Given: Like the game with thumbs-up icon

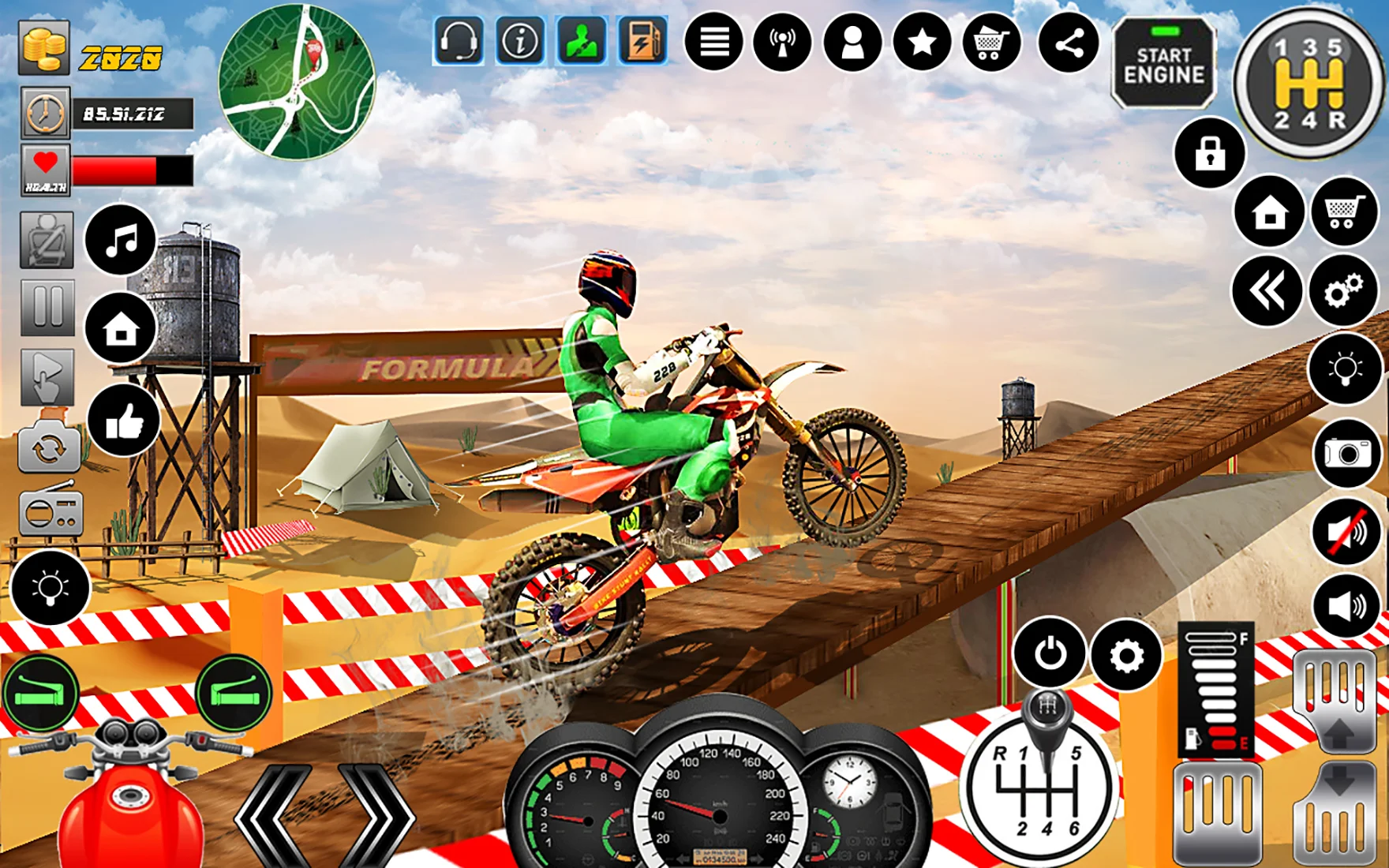Looking at the screenshot, I should pos(123,421).
